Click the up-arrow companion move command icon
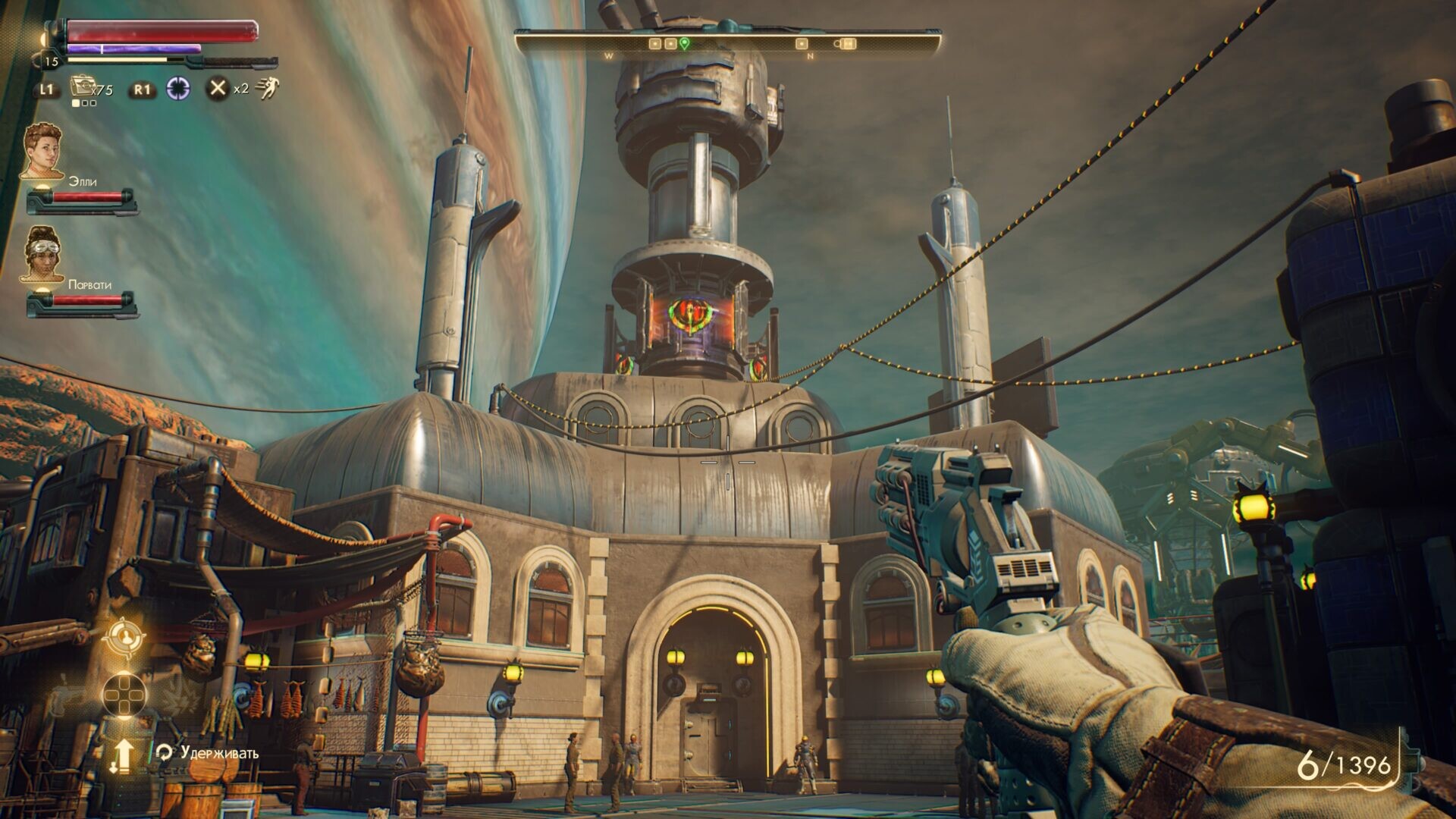Viewport: 1456px width, 819px height. [x=123, y=755]
